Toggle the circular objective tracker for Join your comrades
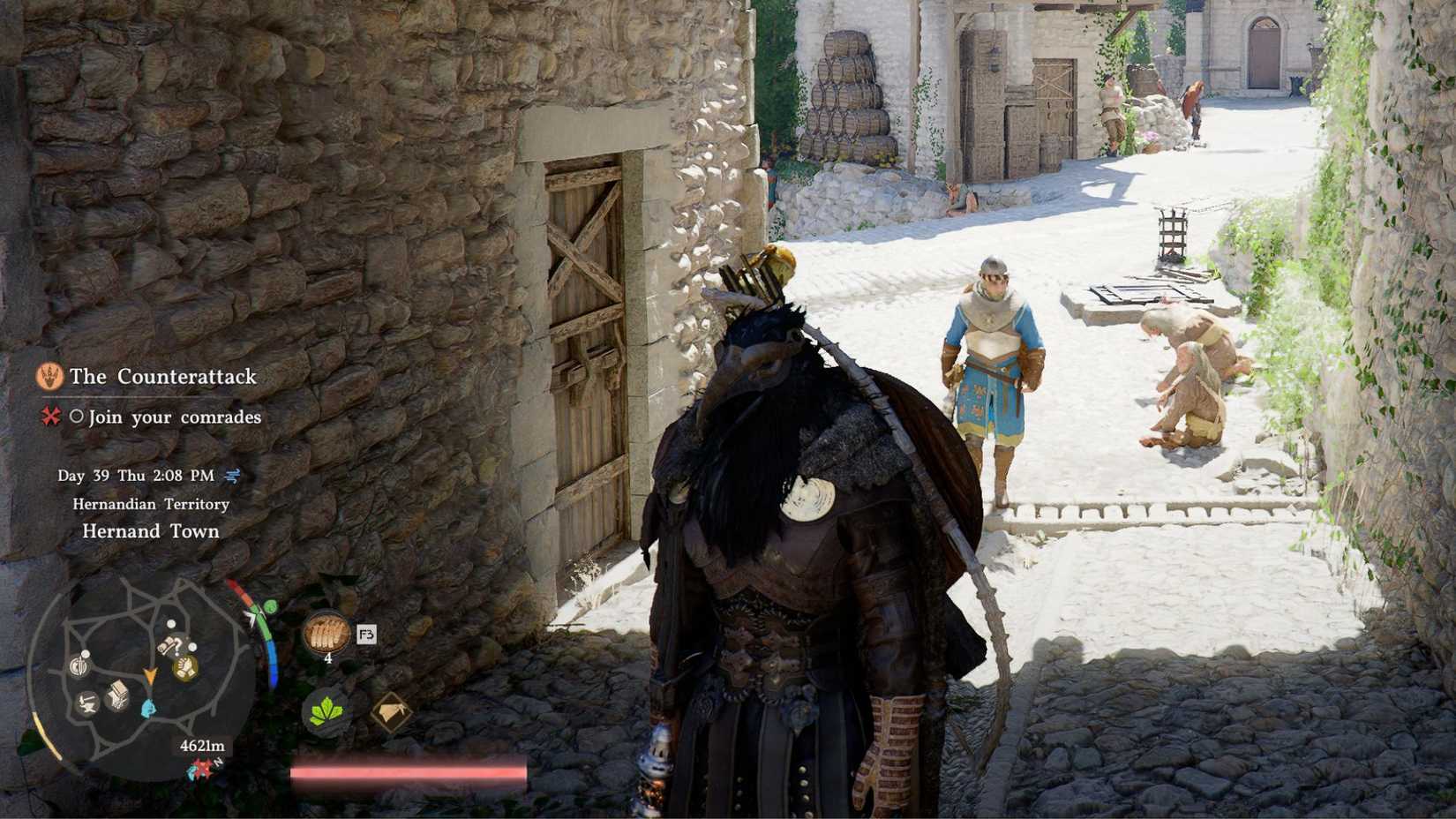This screenshot has width=1456, height=819. [x=78, y=417]
